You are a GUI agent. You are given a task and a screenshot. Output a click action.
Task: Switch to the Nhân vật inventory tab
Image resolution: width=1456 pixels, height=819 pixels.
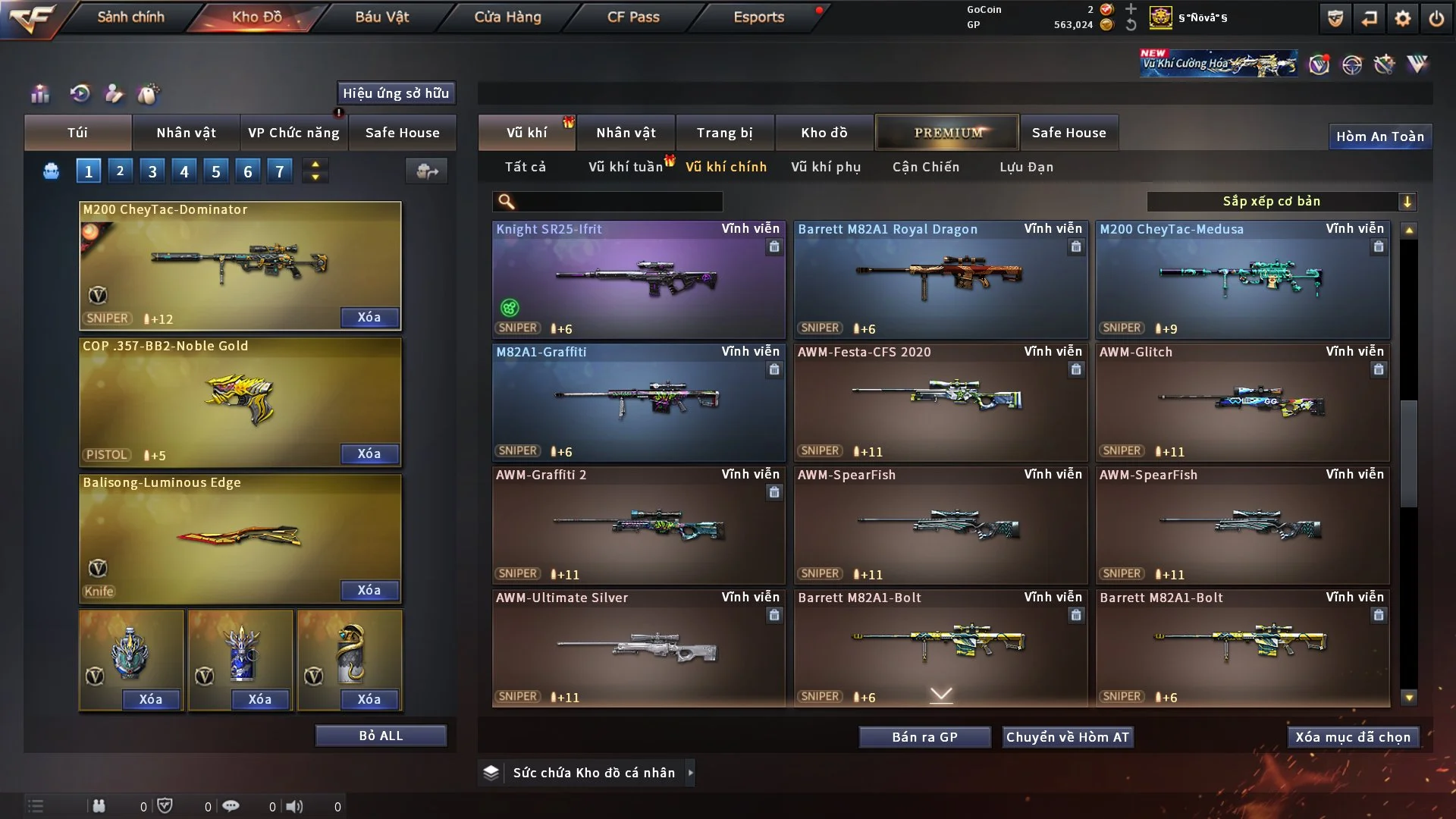(626, 133)
